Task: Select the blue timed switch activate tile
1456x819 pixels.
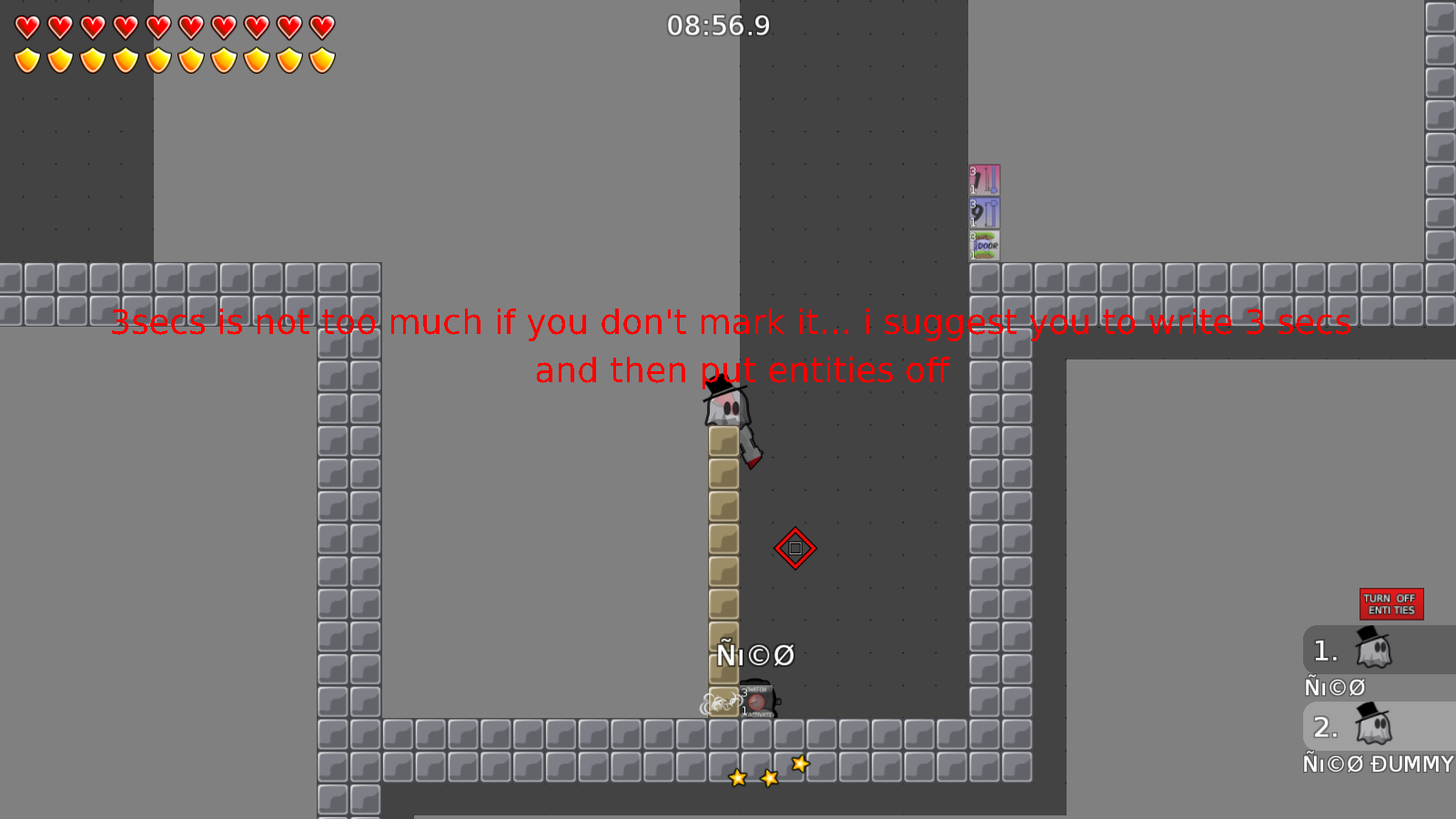Action: pos(985,215)
